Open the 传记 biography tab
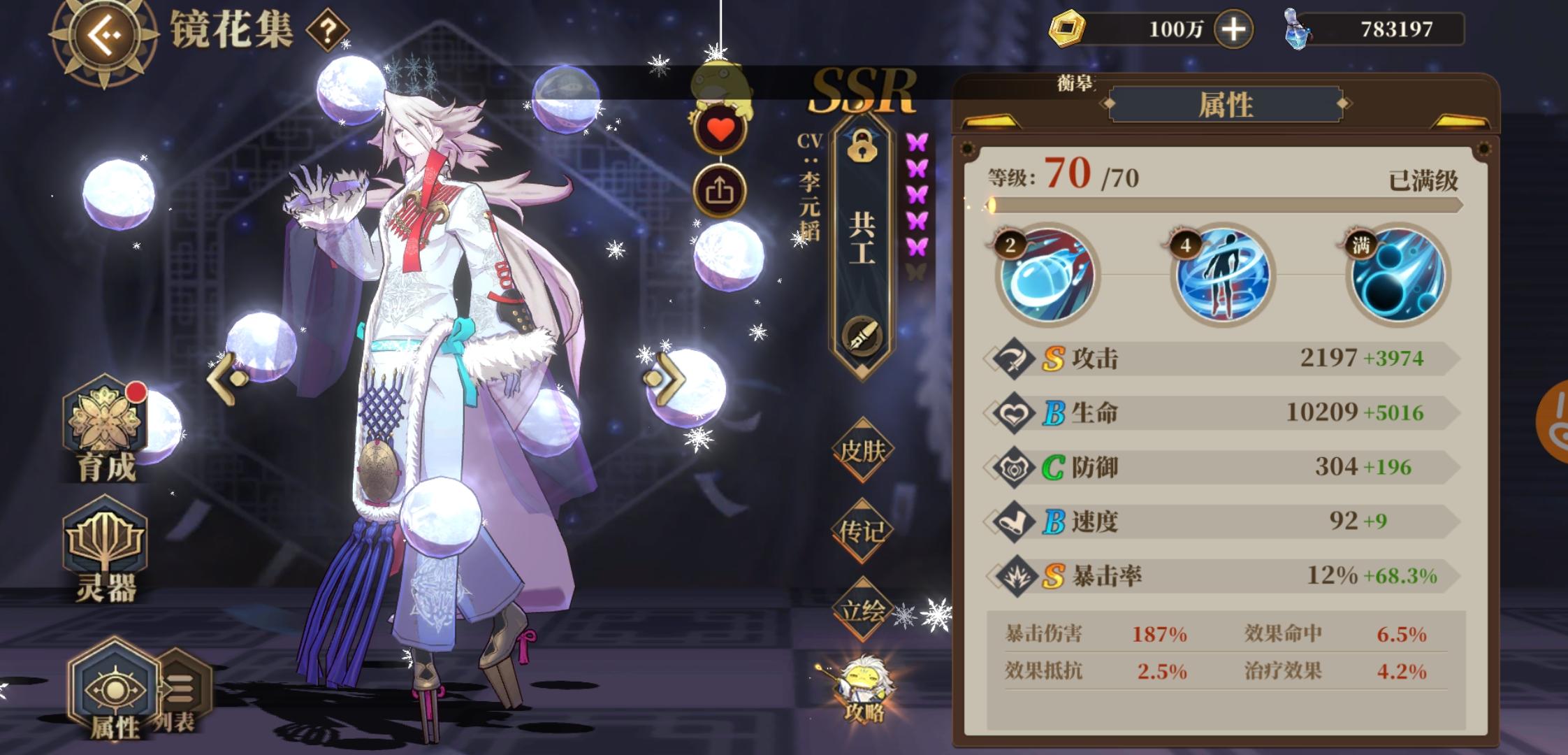 point(864,531)
